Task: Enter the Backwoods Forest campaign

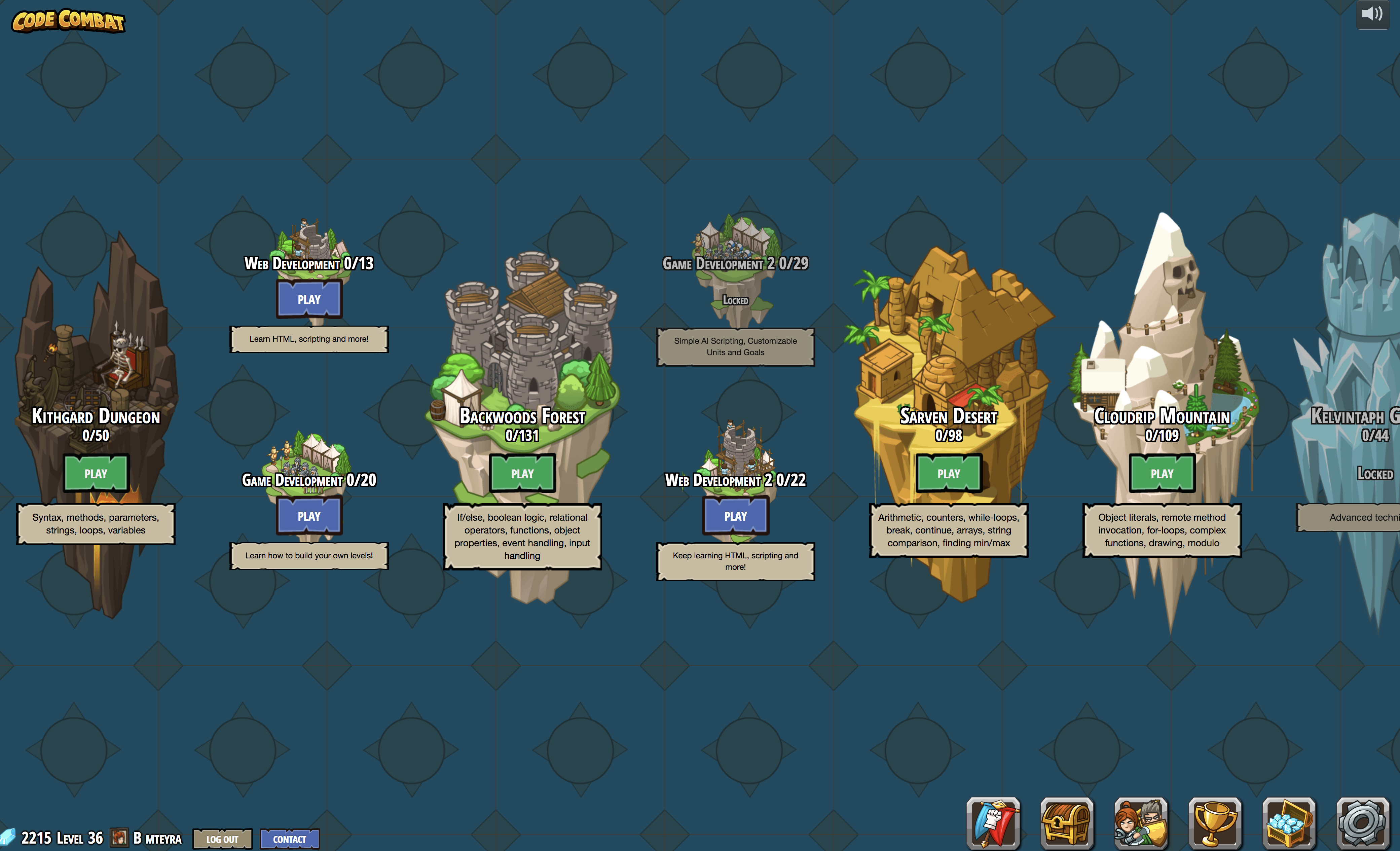Action: point(522,473)
